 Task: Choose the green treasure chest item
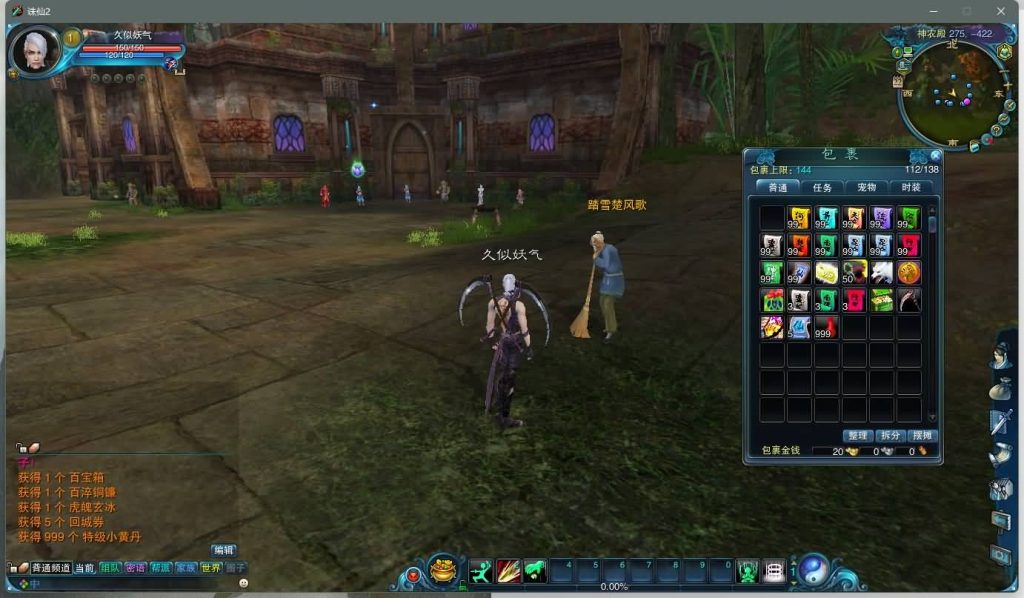coord(881,300)
